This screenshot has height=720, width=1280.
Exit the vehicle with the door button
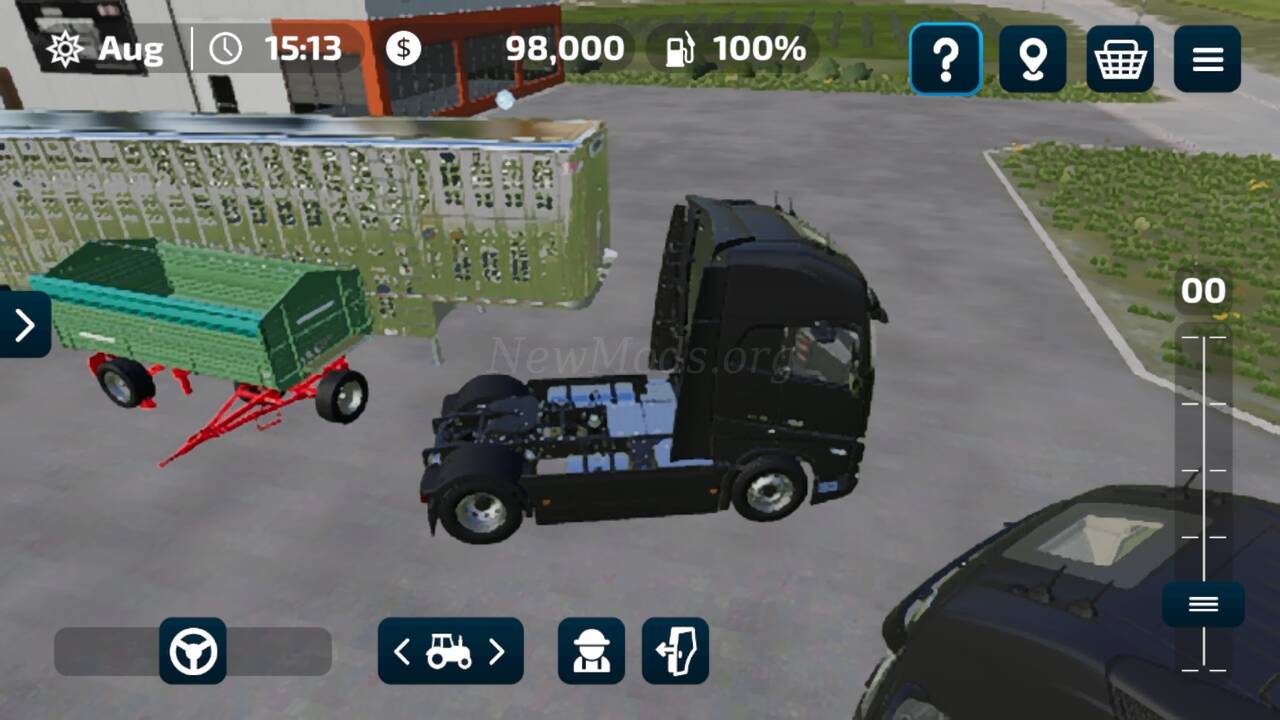click(675, 651)
